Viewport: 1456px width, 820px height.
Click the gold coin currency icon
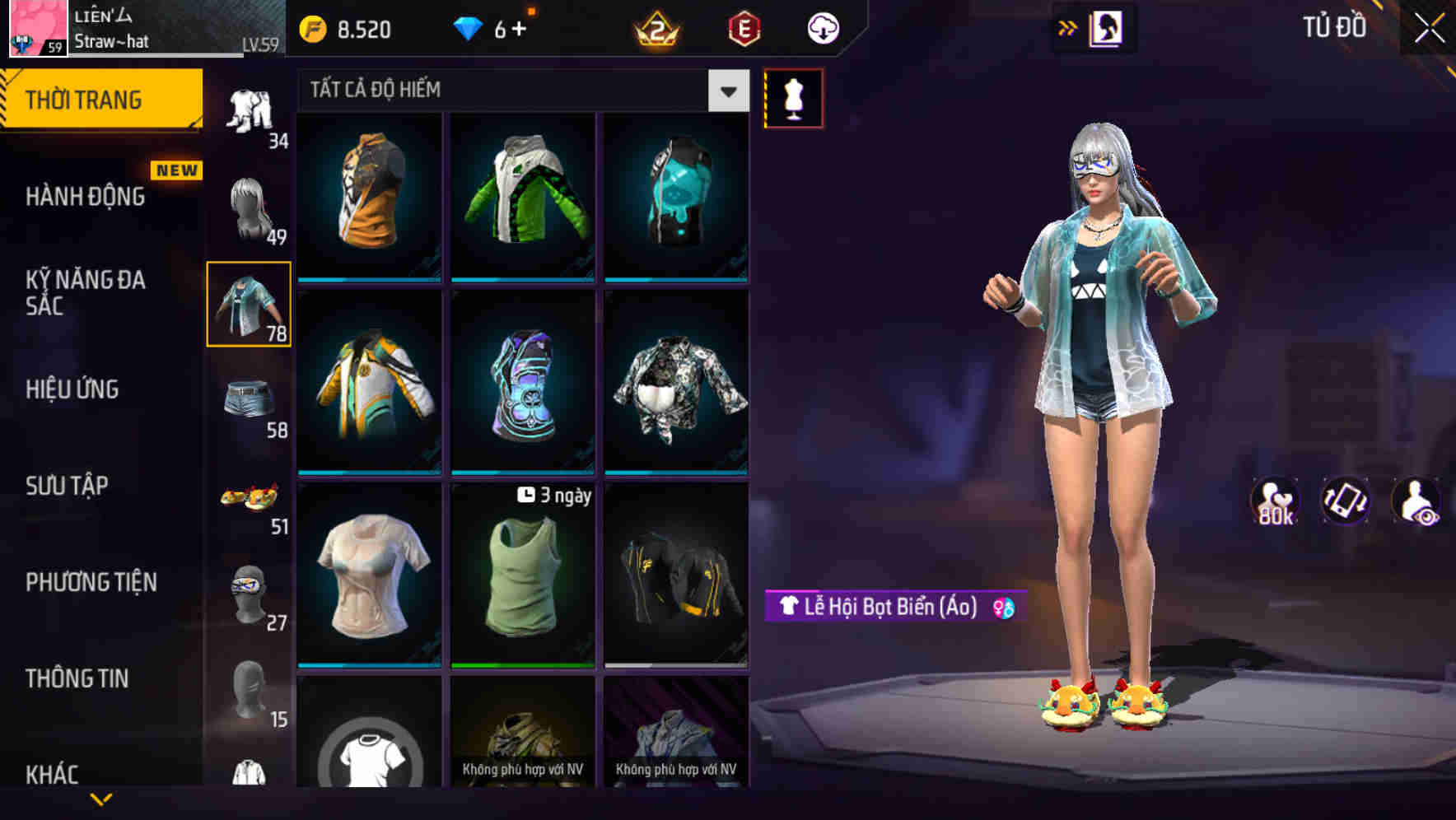[311, 29]
